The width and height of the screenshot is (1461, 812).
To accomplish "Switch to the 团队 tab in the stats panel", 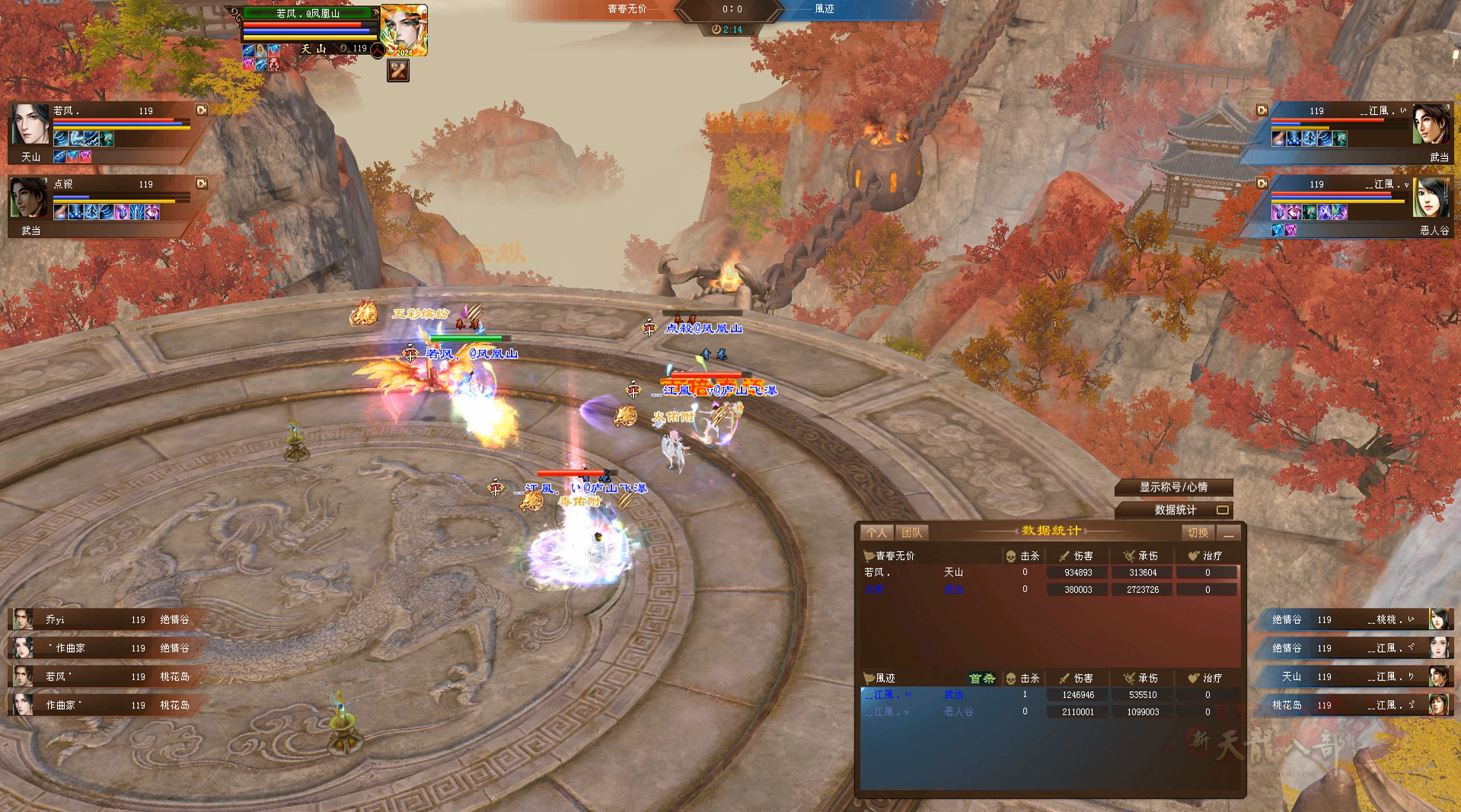I will 911,533.
